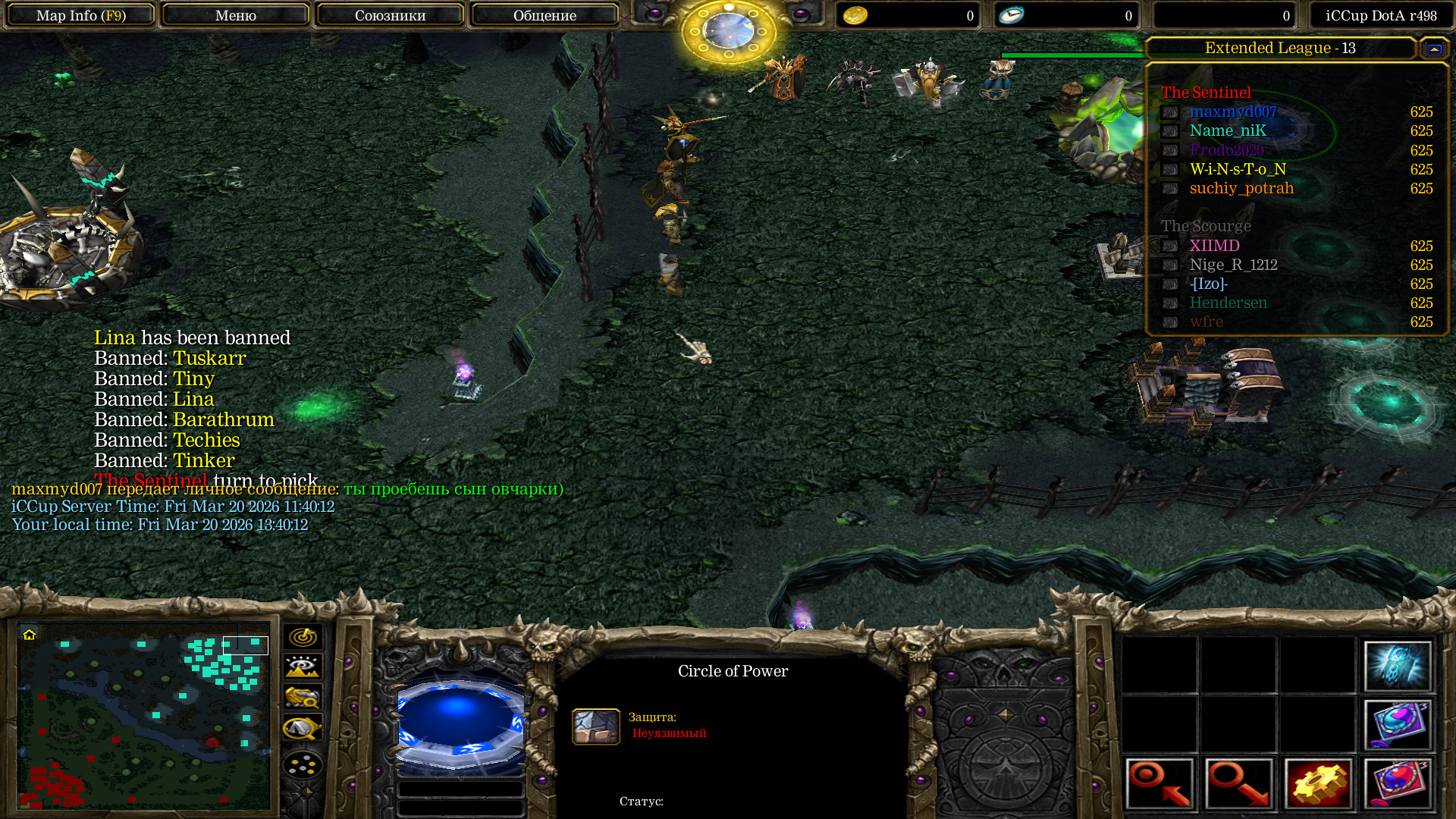Choose the red-blue amulet ability
1456x819 pixels.
coord(1397,783)
